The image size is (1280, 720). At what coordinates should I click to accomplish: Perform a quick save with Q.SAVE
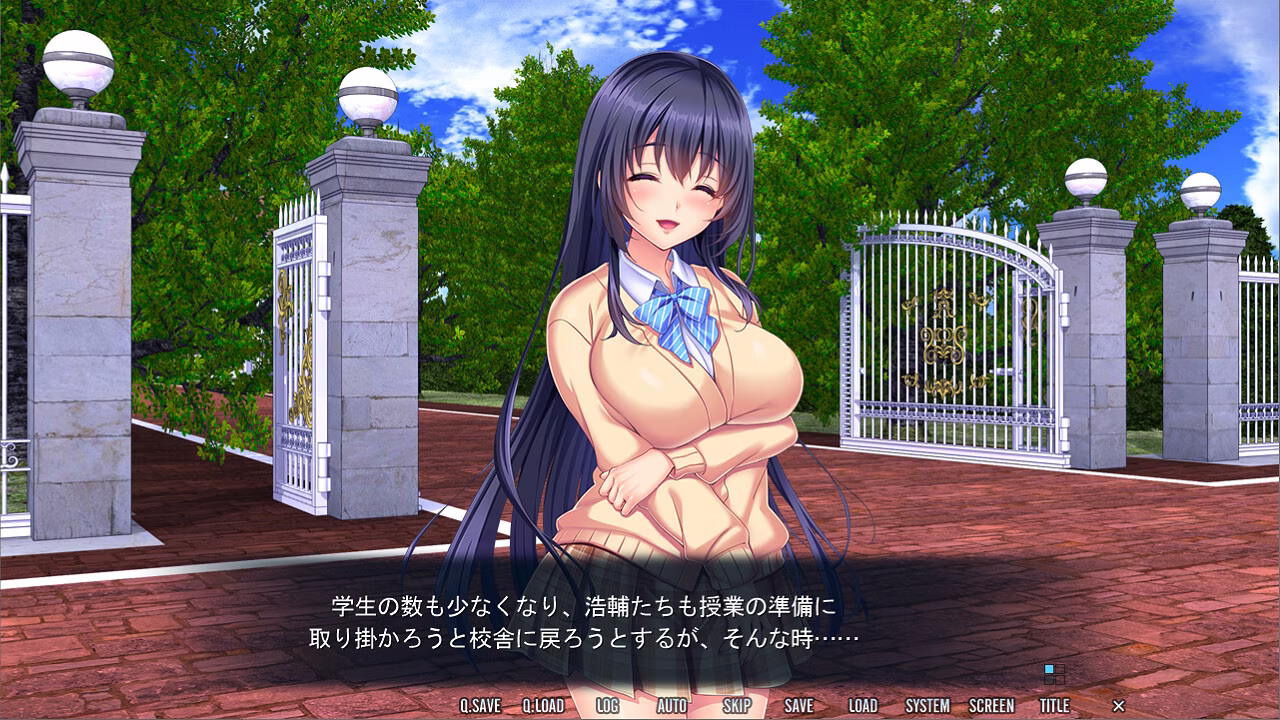click(x=478, y=704)
